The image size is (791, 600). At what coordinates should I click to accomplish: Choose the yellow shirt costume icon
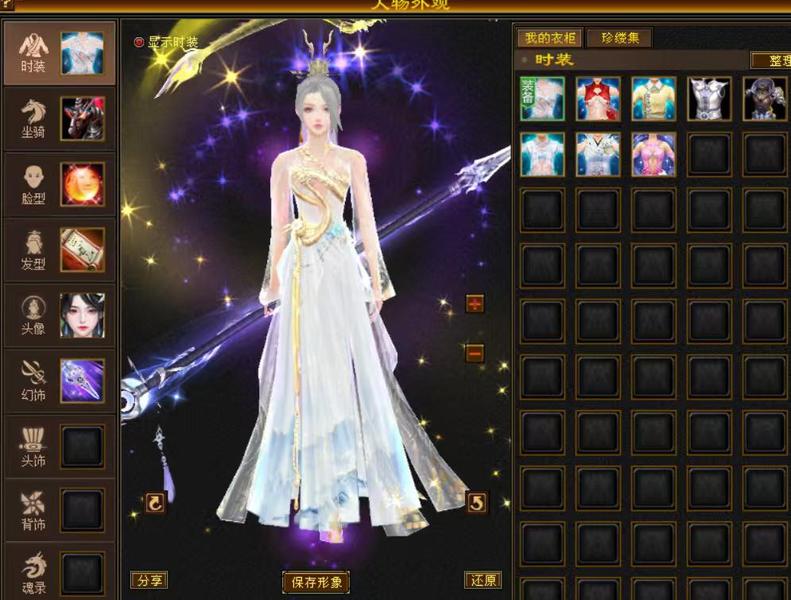point(653,99)
